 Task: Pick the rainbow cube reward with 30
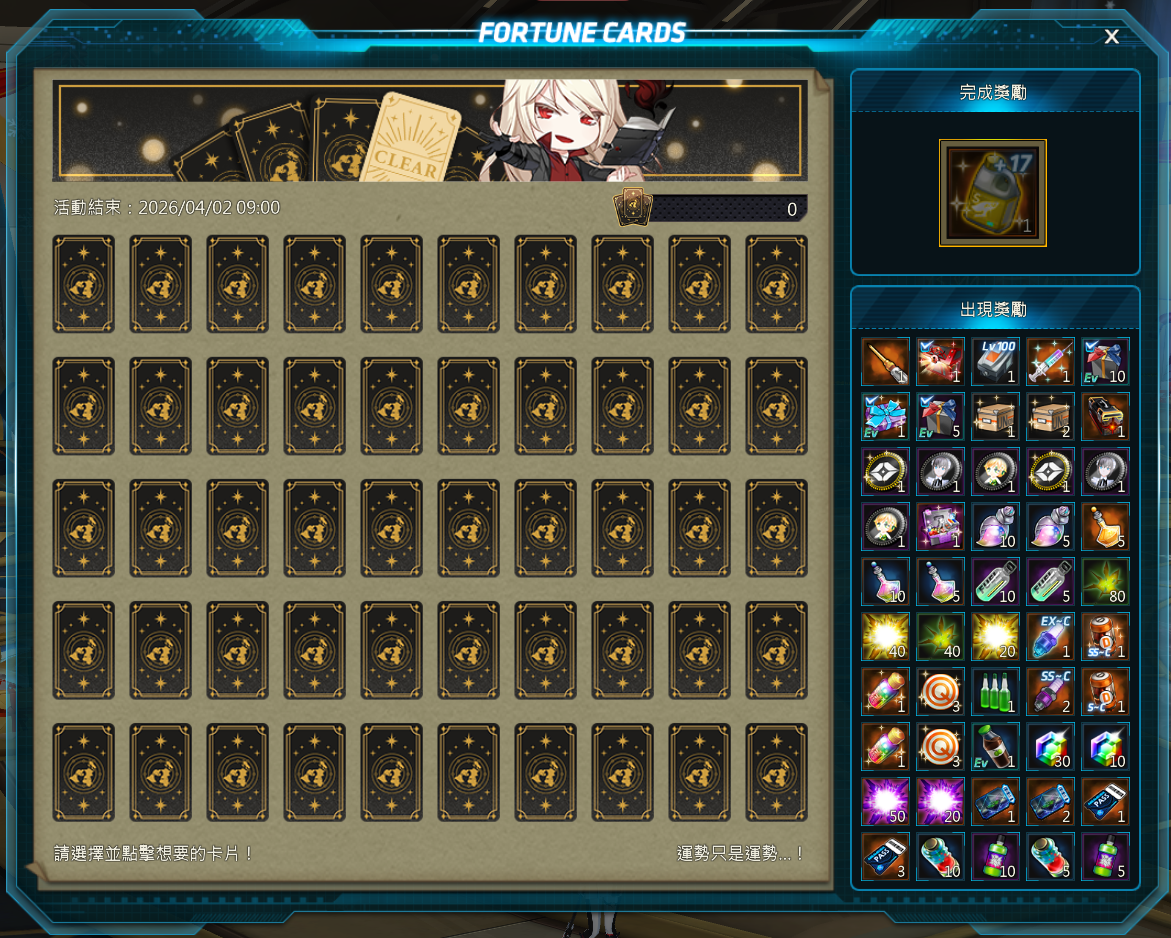click(1050, 746)
